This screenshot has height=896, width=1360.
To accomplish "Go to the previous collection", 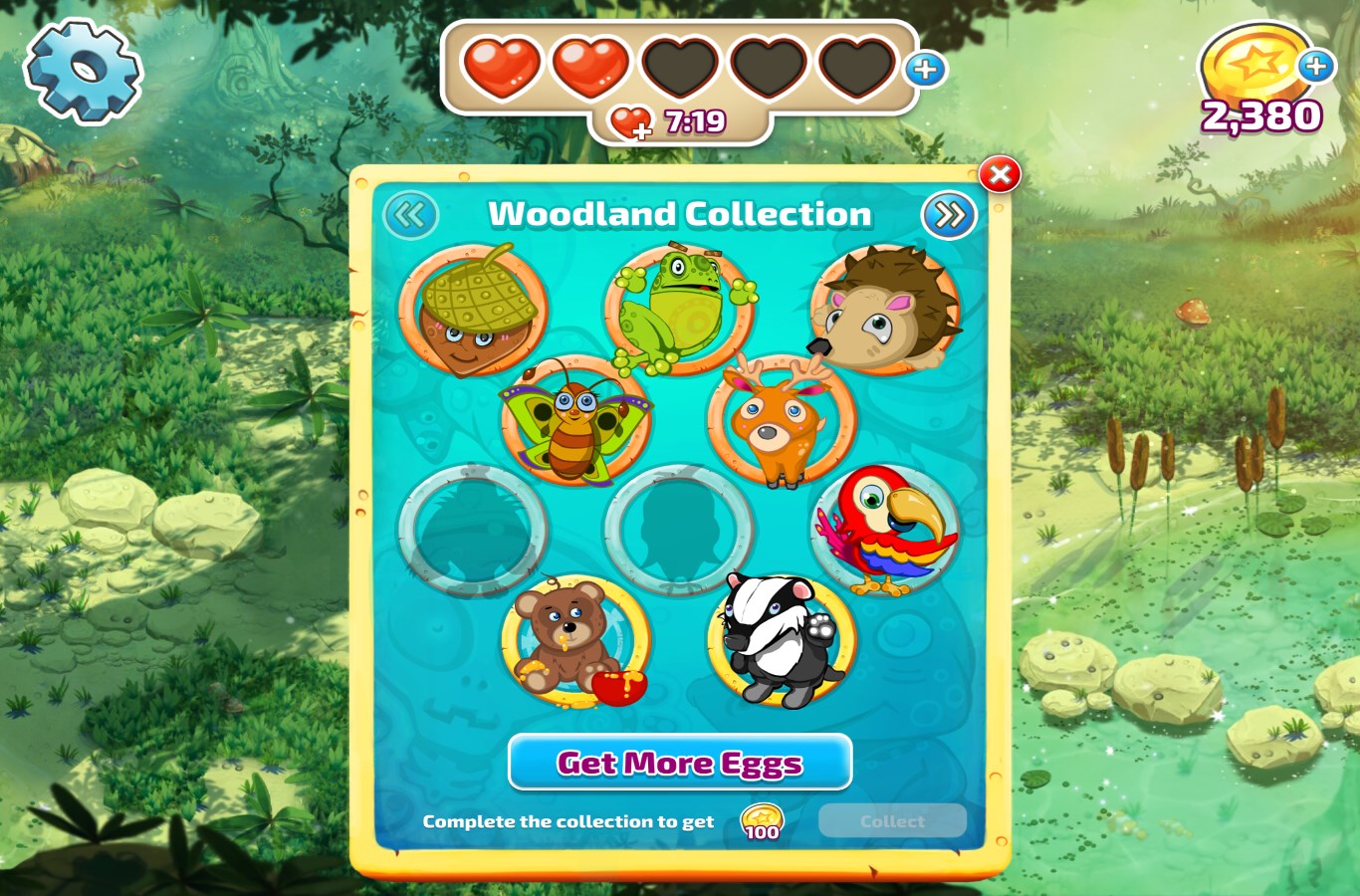I will click(410, 214).
